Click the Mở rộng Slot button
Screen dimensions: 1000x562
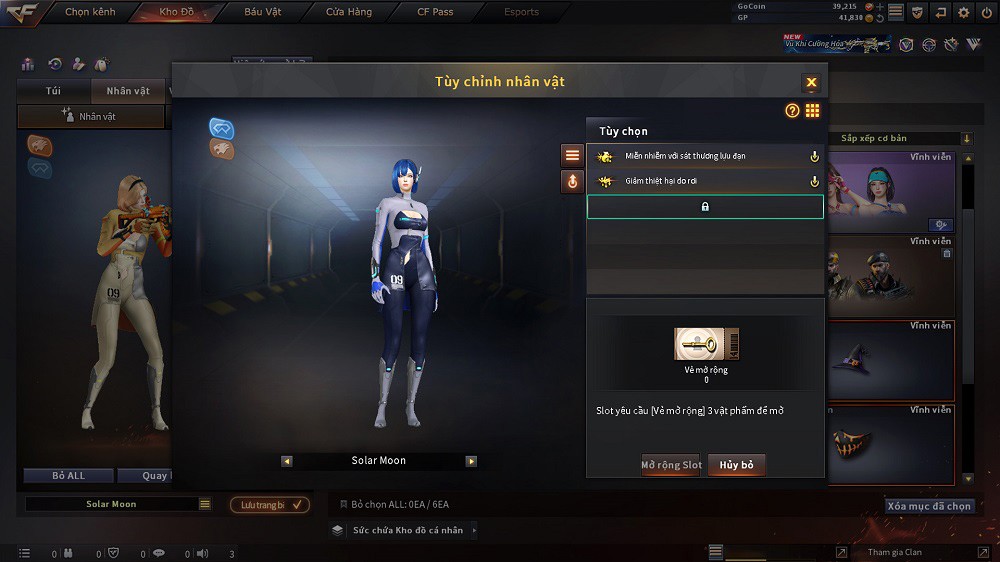tap(671, 465)
